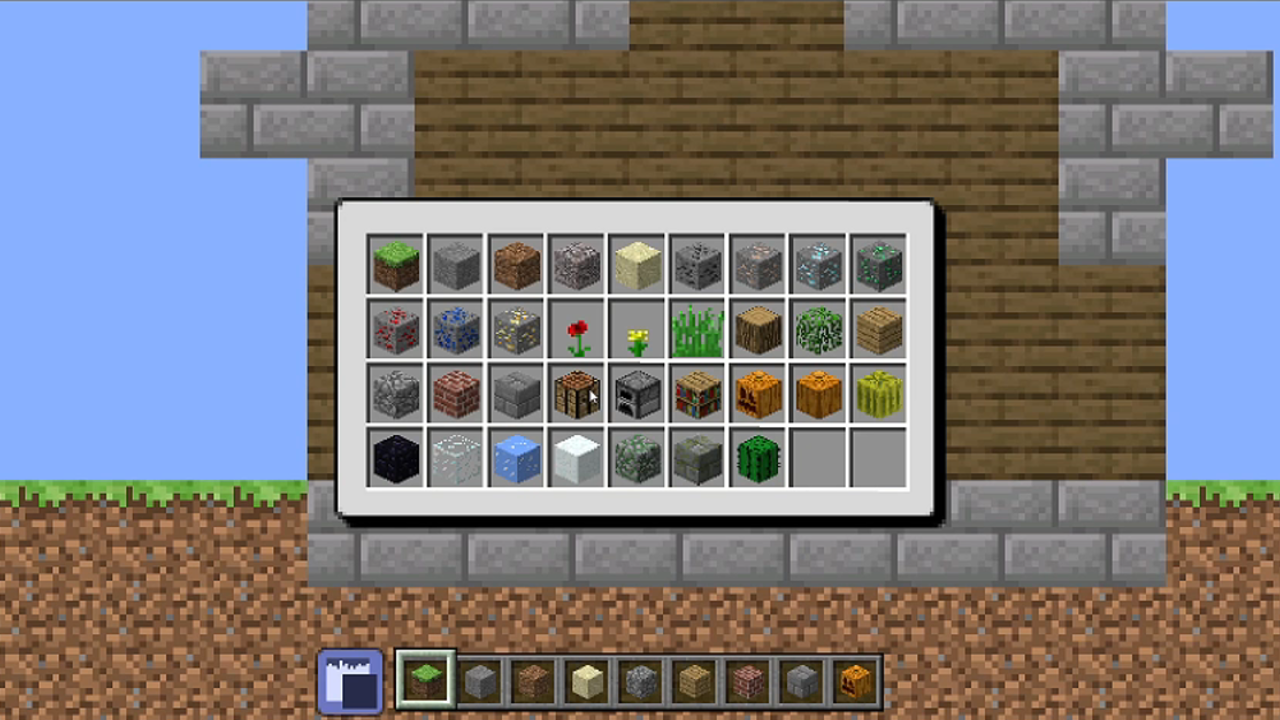Choose the mossy cobblestone block
The image size is (1280, 720).
coord(637,458)
